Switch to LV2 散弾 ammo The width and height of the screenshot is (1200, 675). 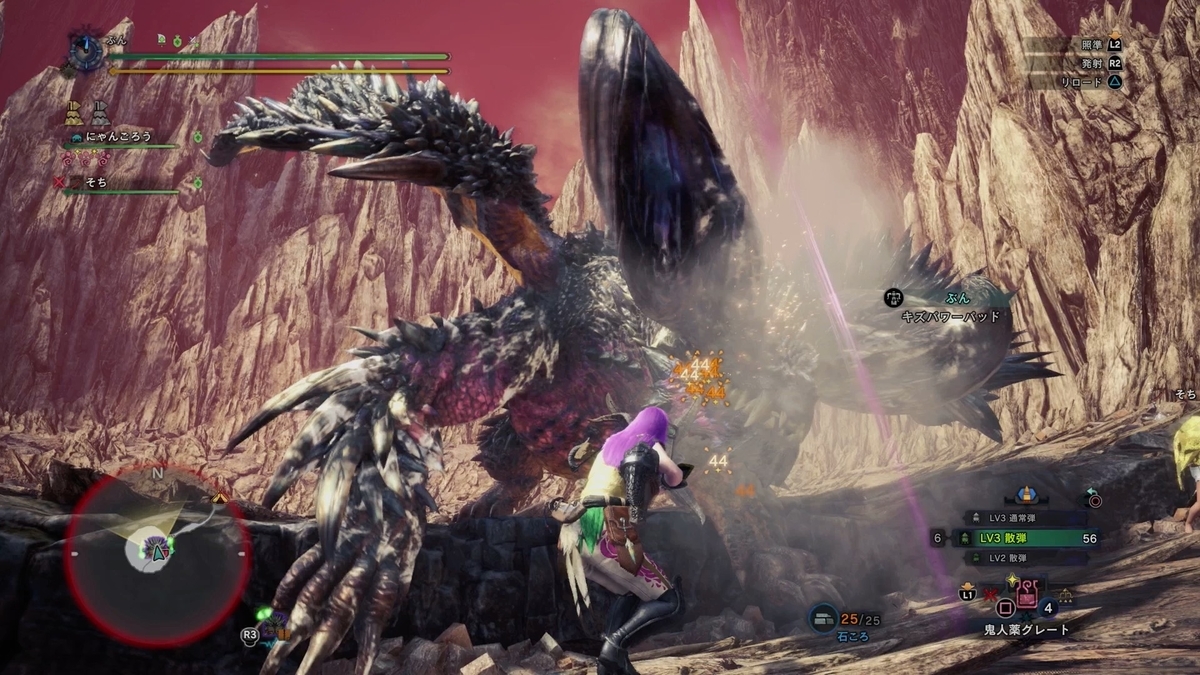pos(1026,557)
